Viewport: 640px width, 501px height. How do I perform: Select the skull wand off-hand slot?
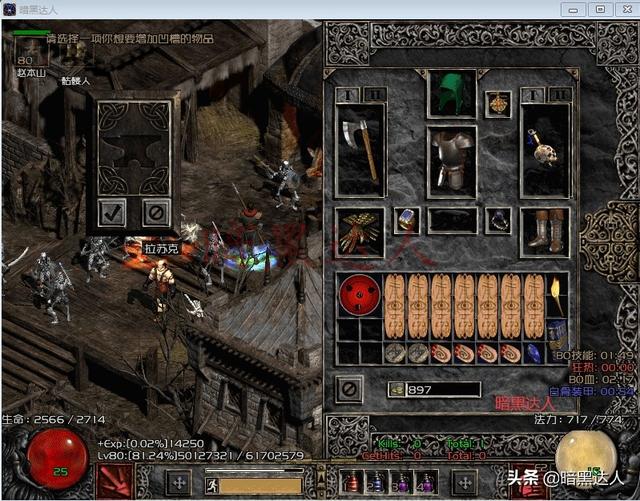click(544, 149)
